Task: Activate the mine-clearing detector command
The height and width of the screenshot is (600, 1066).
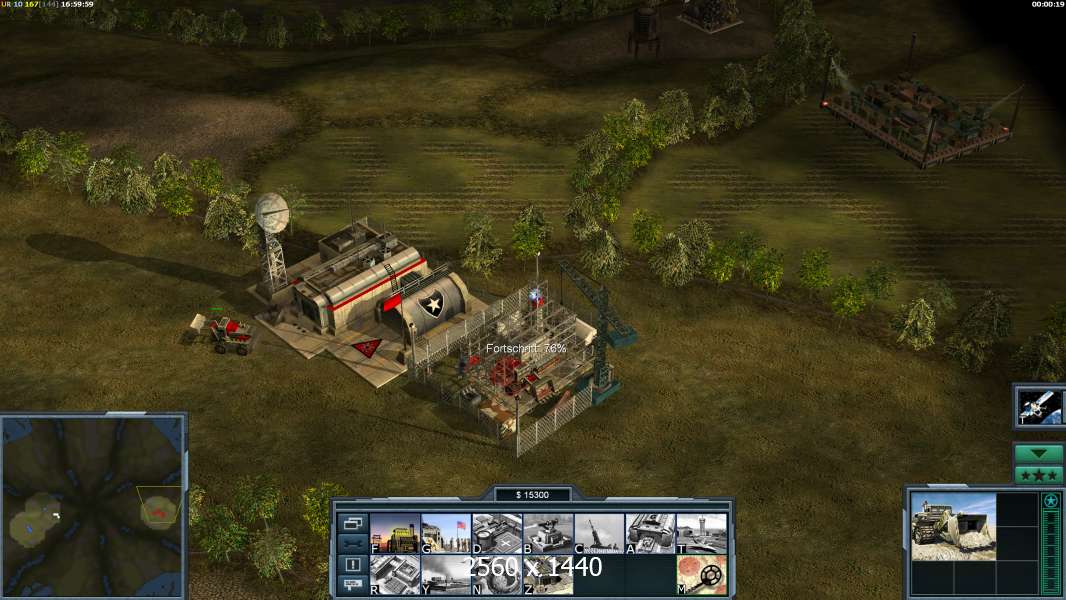Action: click(701, 575)
